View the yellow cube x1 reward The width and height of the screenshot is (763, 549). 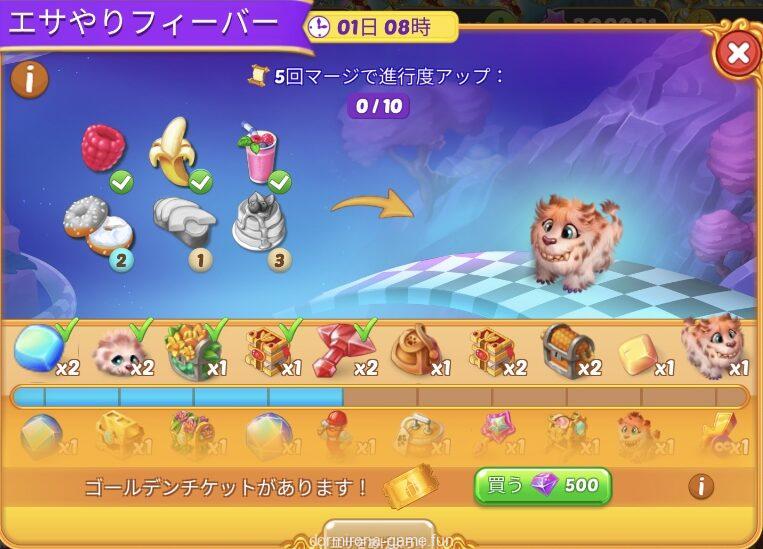click(640, 351)
